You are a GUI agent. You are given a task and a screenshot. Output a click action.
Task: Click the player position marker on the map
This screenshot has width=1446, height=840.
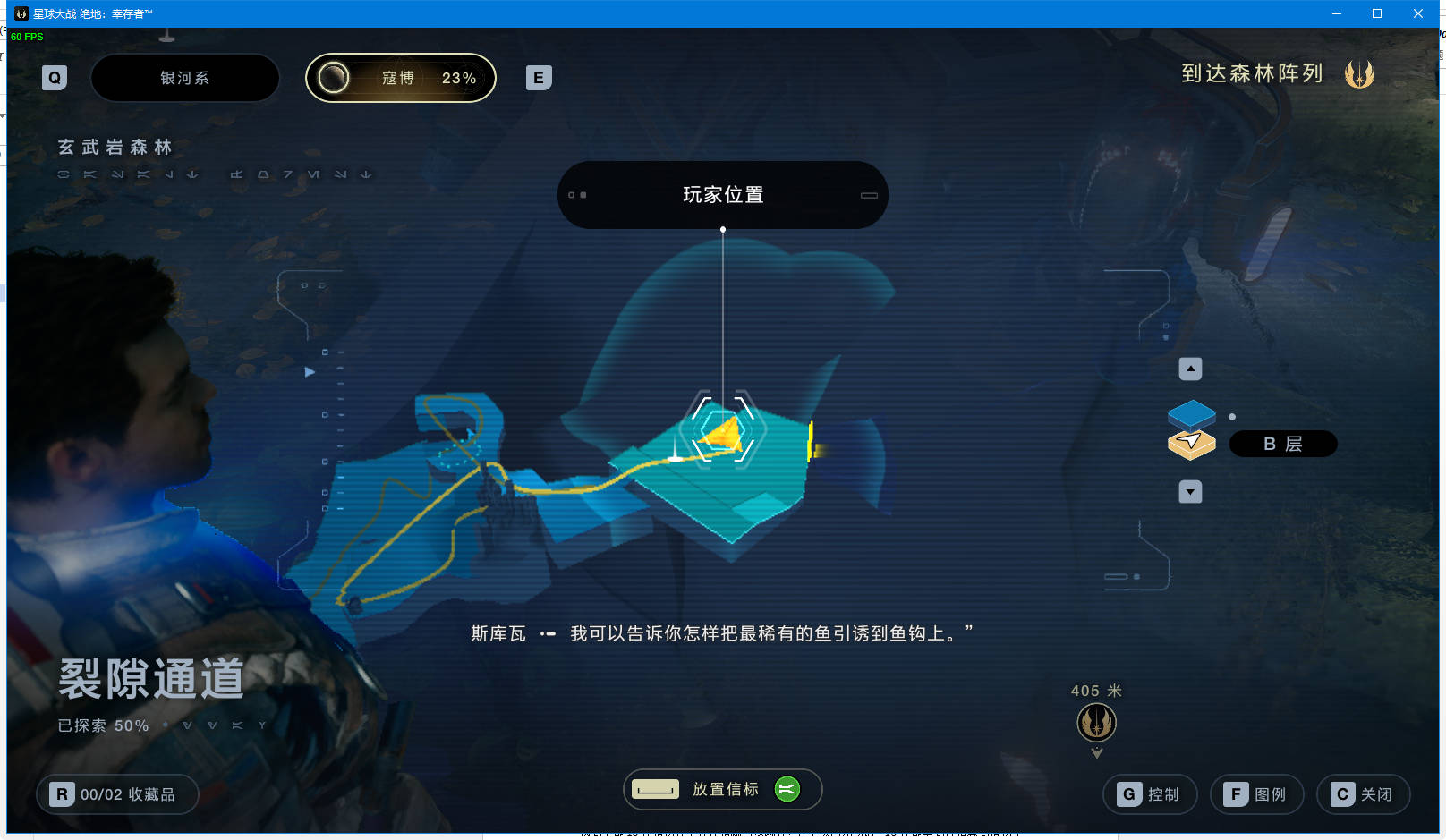click(x=723, y=433)
